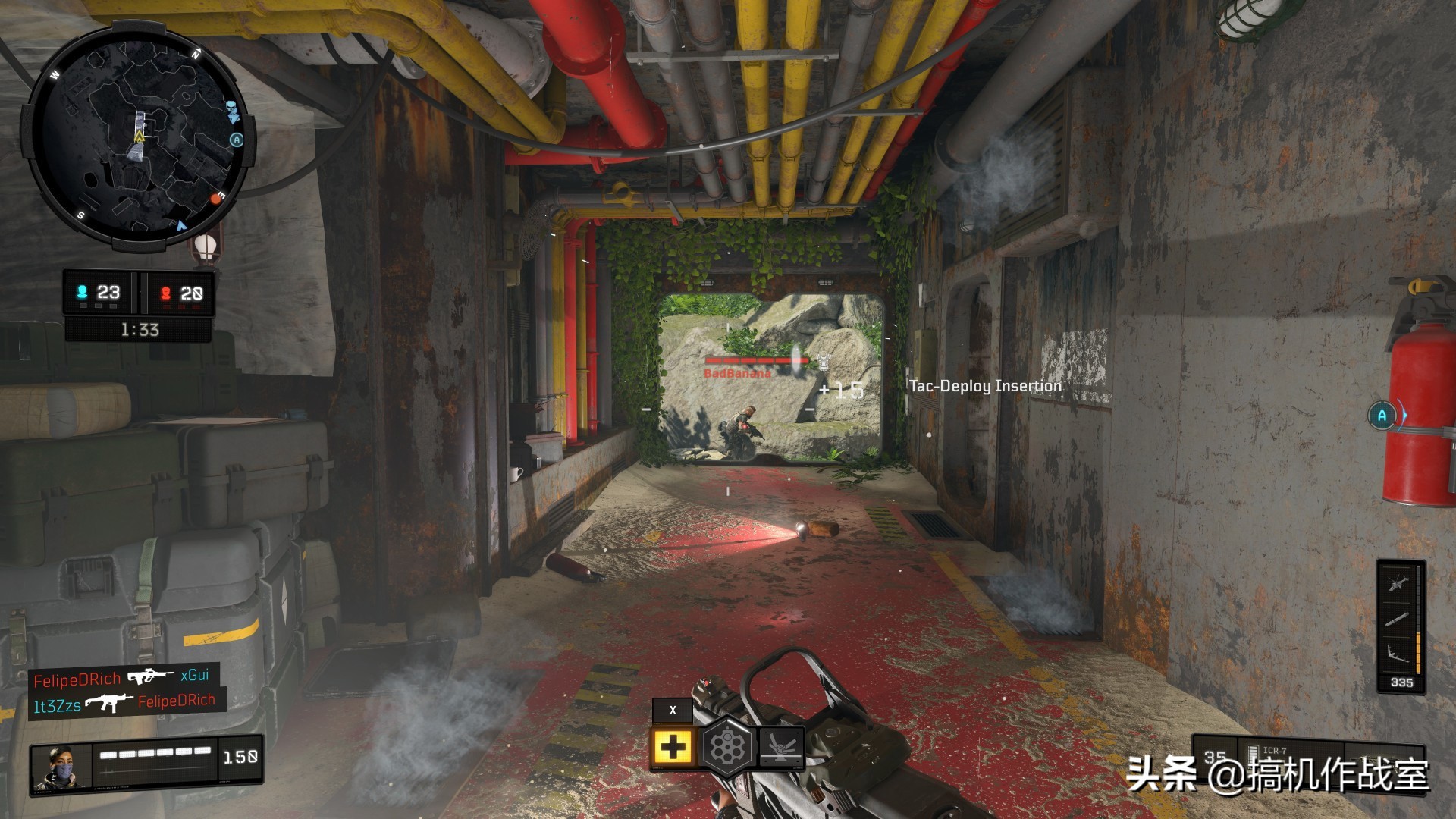This screenshot has width=1456, height=819.
Task: Click the circular minimap
Action: [x=138, y=136]
